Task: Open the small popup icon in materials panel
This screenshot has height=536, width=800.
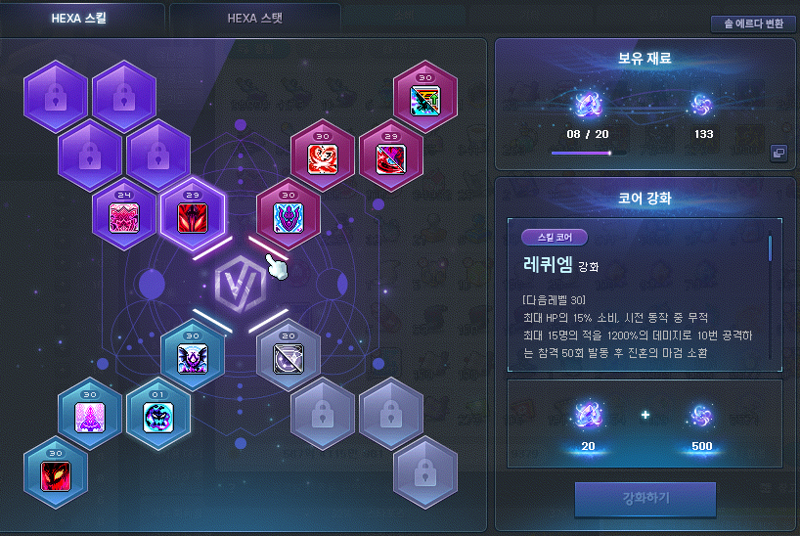Action: click(x=777, y=153)
